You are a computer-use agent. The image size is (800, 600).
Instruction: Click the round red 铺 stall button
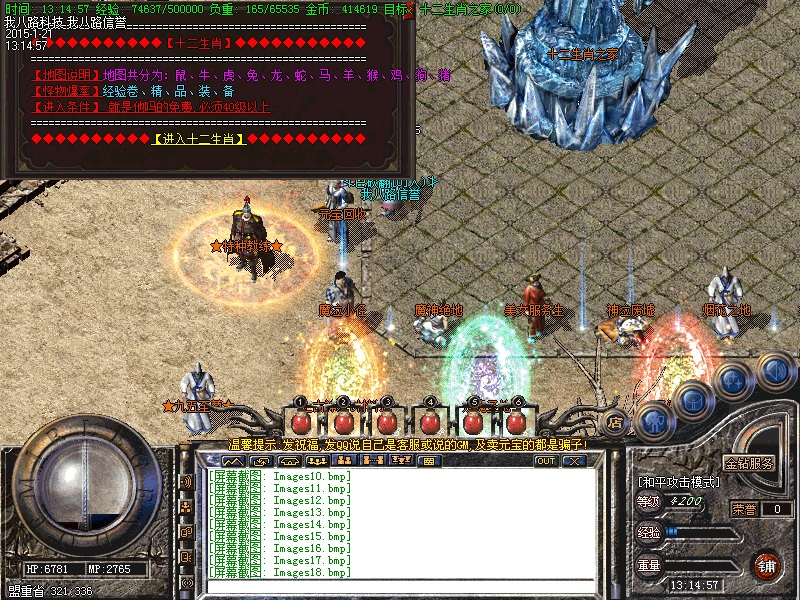click(768, 566)
